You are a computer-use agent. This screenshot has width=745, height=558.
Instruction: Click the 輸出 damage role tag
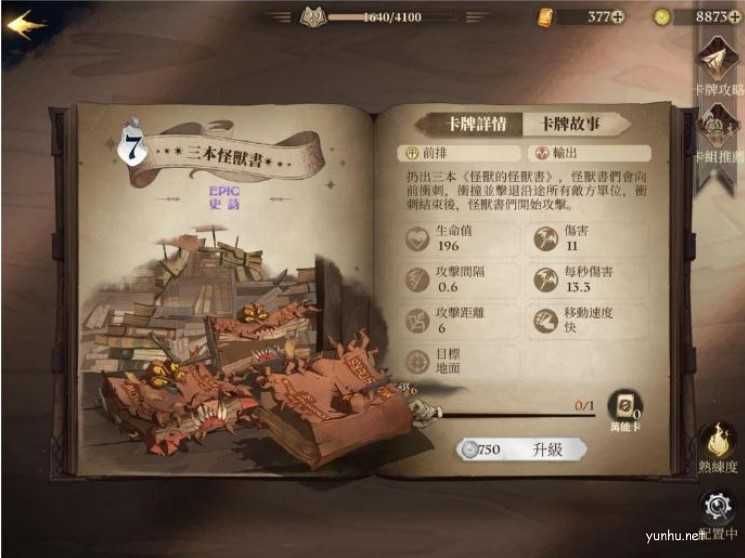point(585,154)
